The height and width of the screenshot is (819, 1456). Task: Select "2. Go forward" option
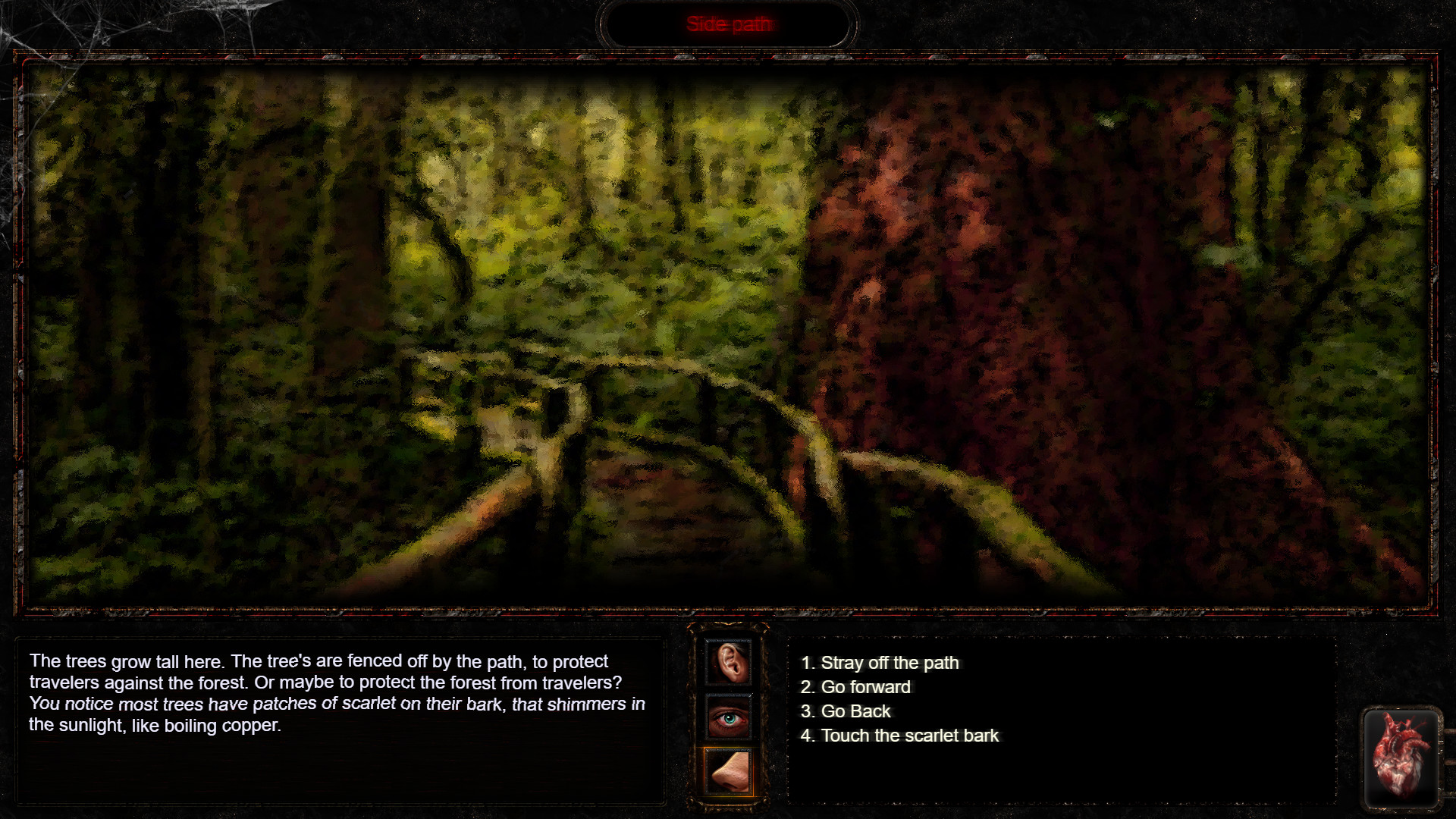(855, 687)
